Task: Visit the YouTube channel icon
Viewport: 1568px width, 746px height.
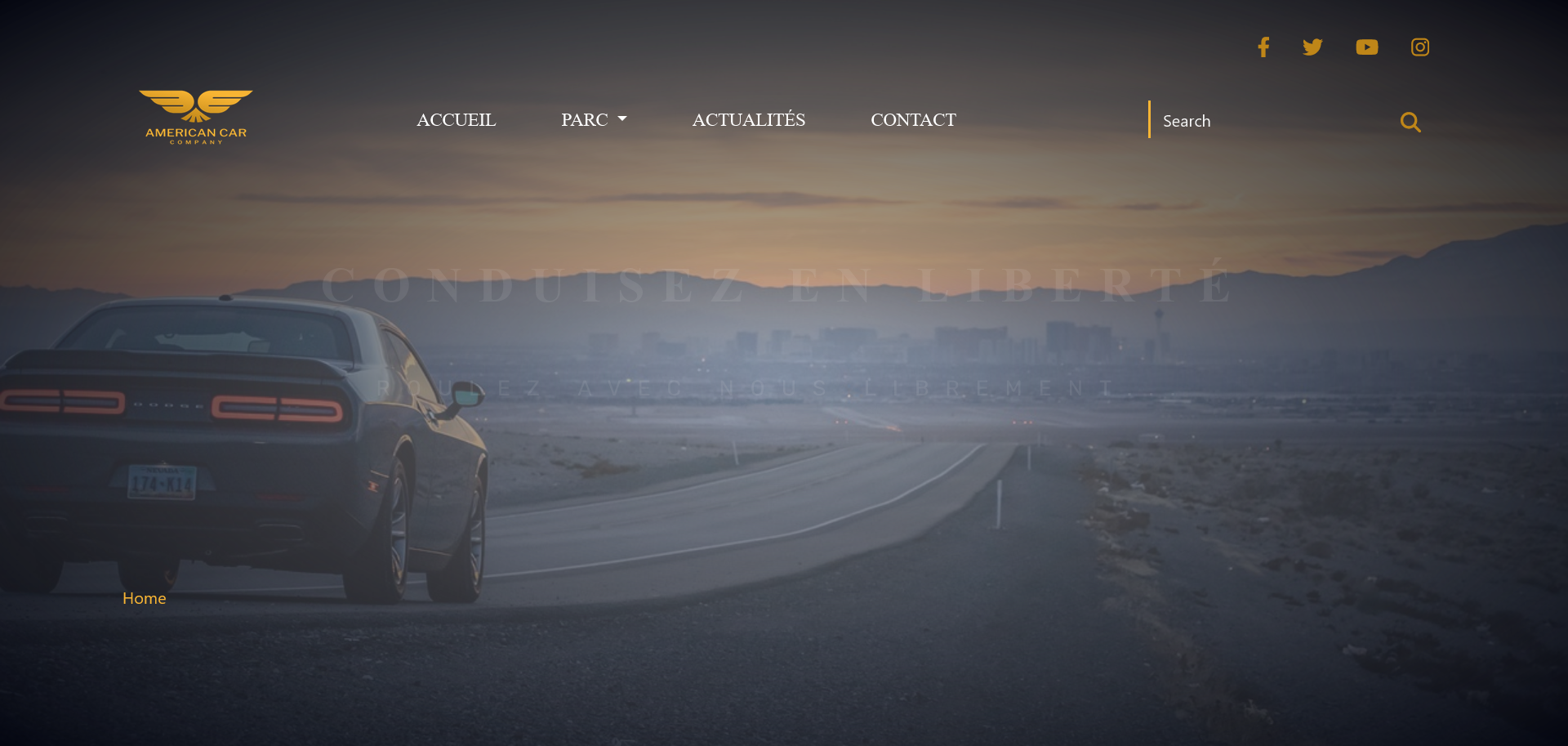Action: tap(1366, 47)
